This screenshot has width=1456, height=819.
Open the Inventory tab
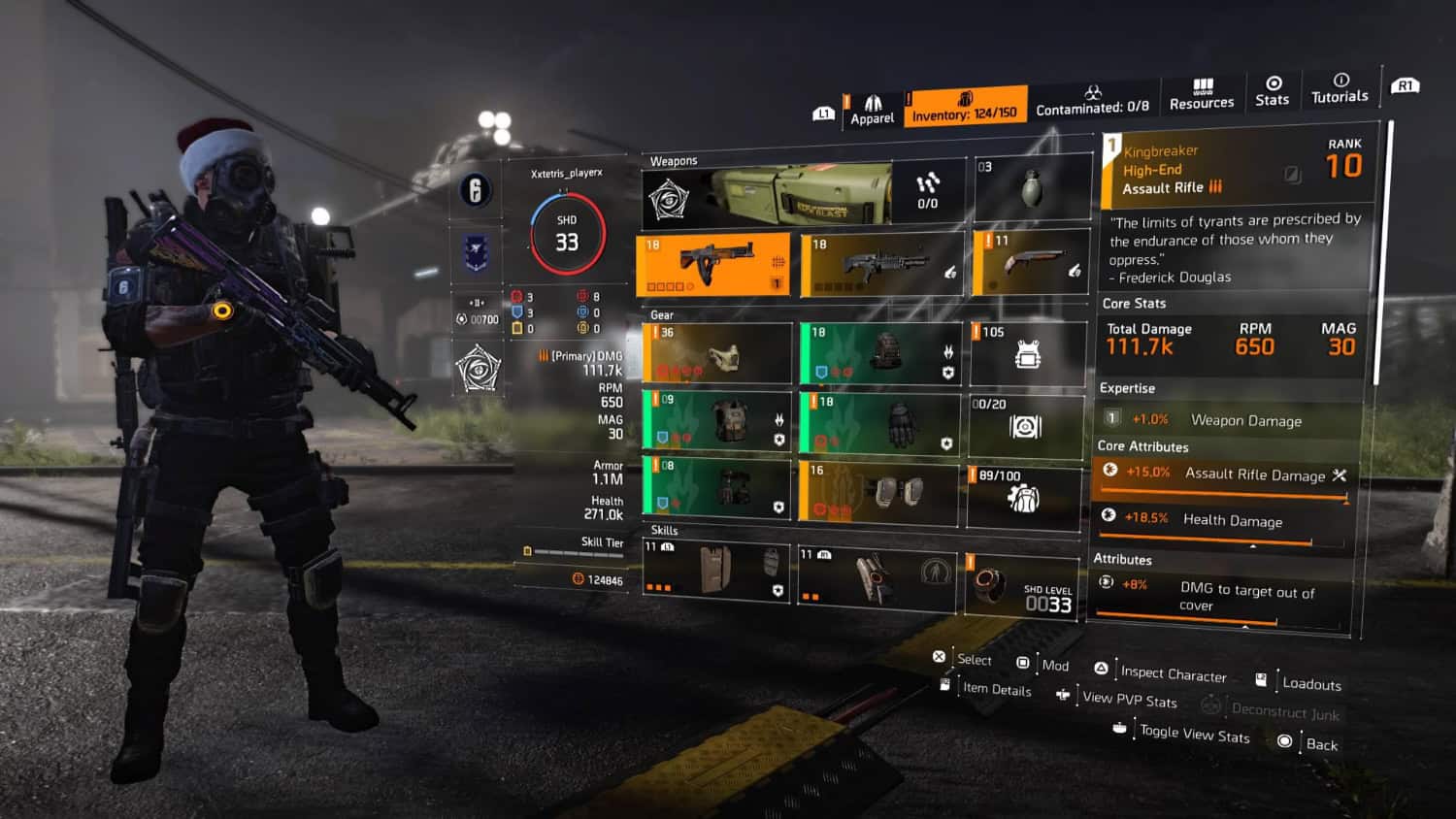(964, 107)
